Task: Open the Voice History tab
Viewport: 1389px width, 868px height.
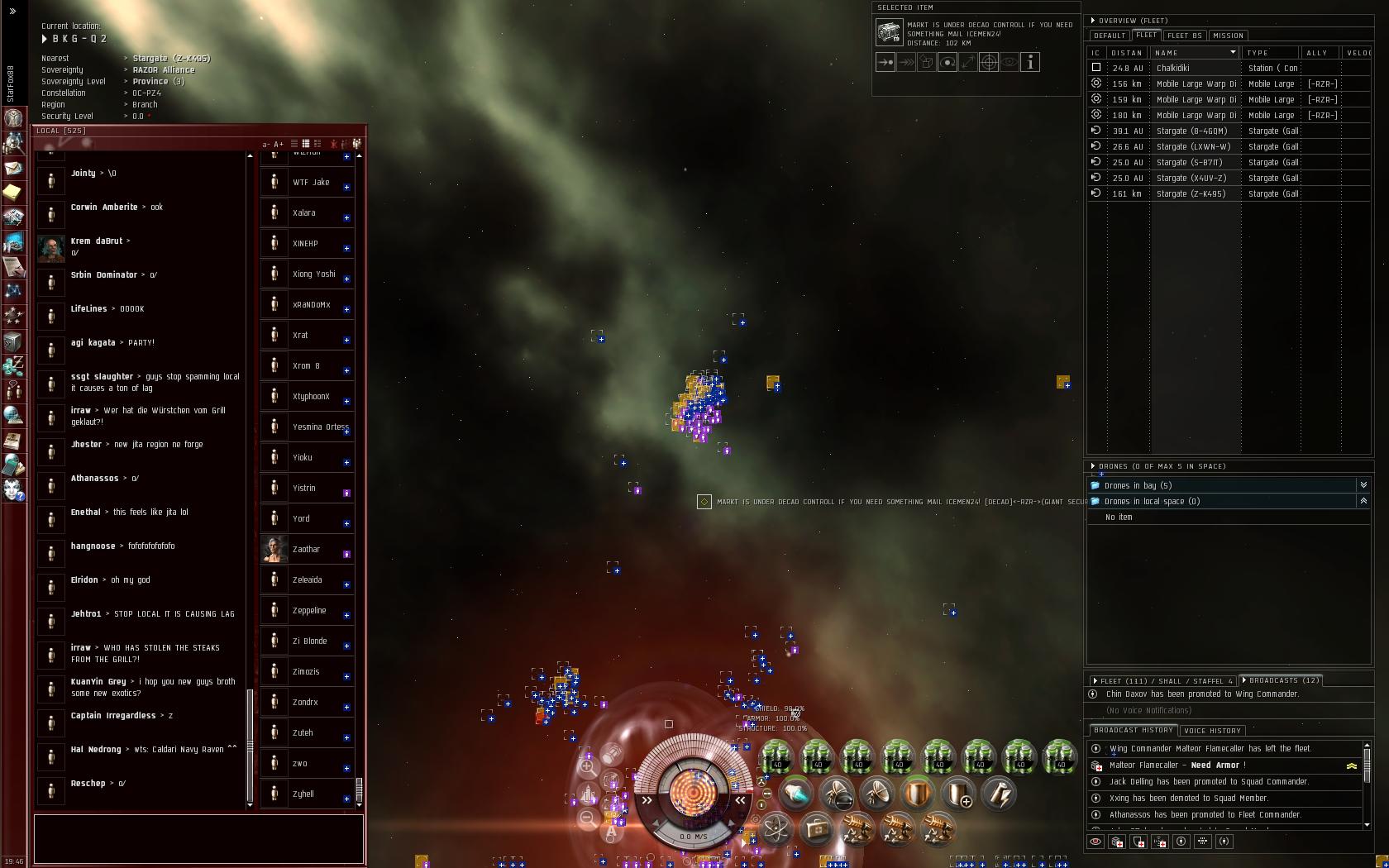Action: click(x=1212, y=731)
